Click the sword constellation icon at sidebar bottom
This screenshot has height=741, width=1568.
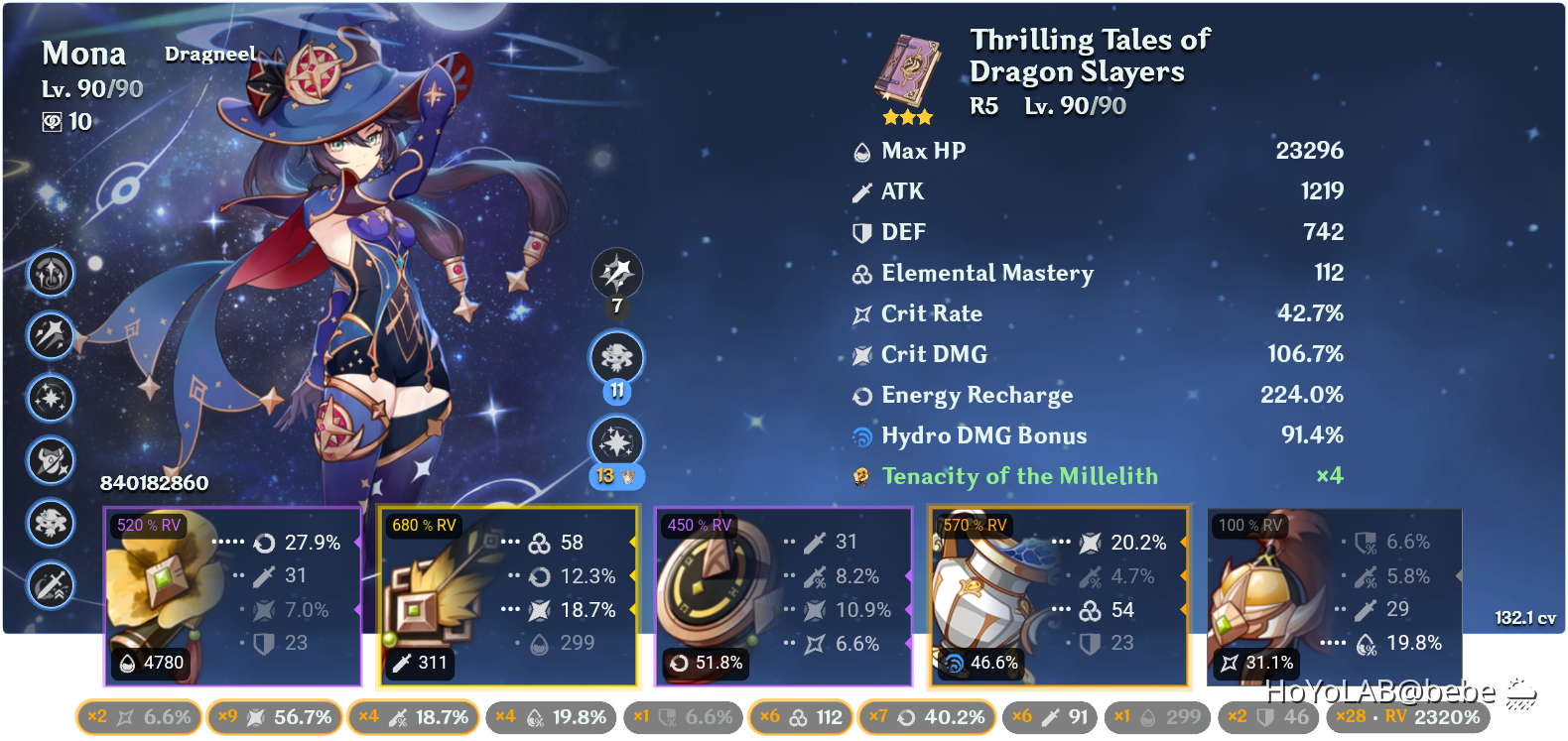(x=51, y=586)
